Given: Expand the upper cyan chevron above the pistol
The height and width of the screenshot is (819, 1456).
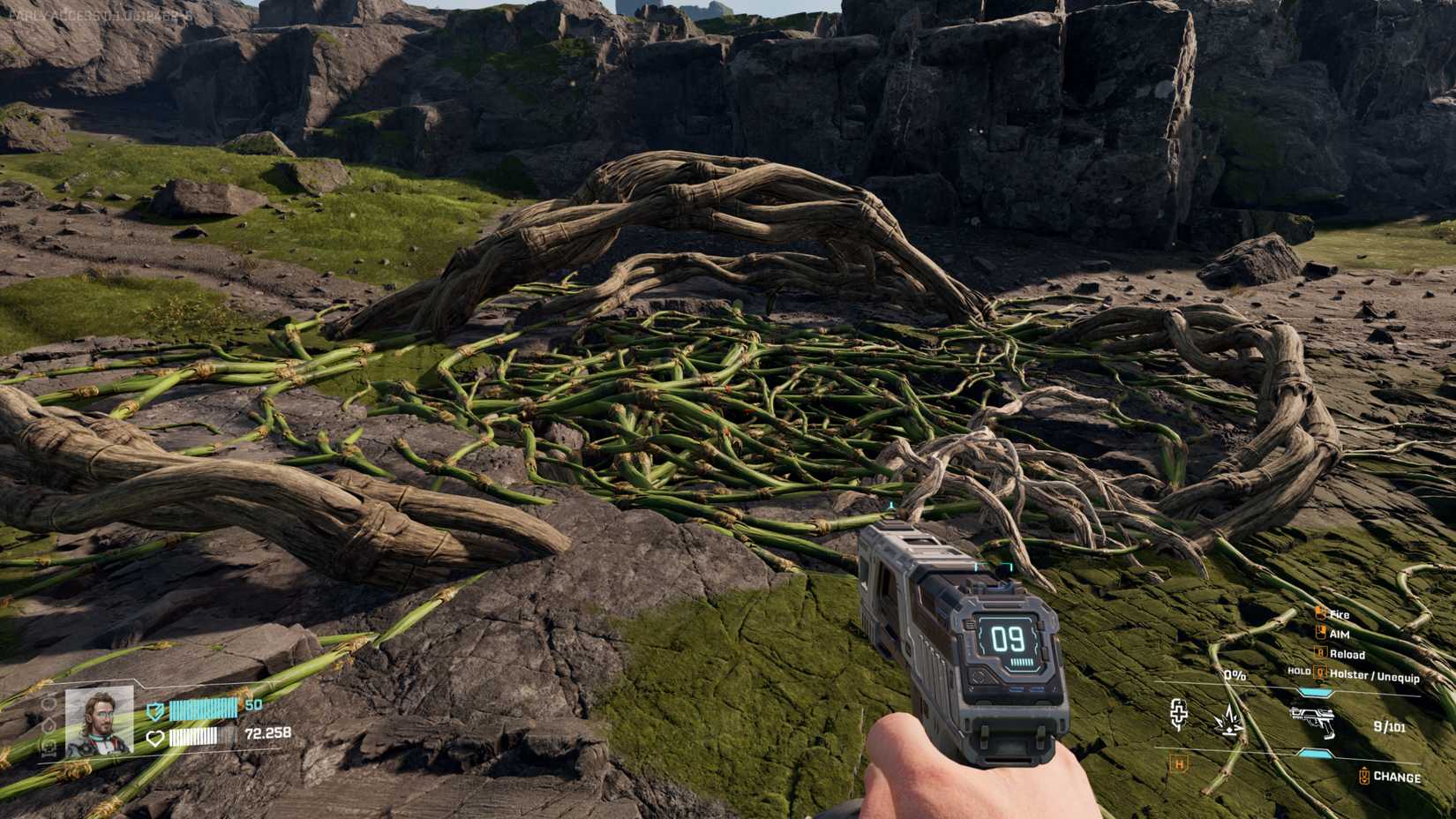Looking at the screenshot, I should tap(1314, 691).
